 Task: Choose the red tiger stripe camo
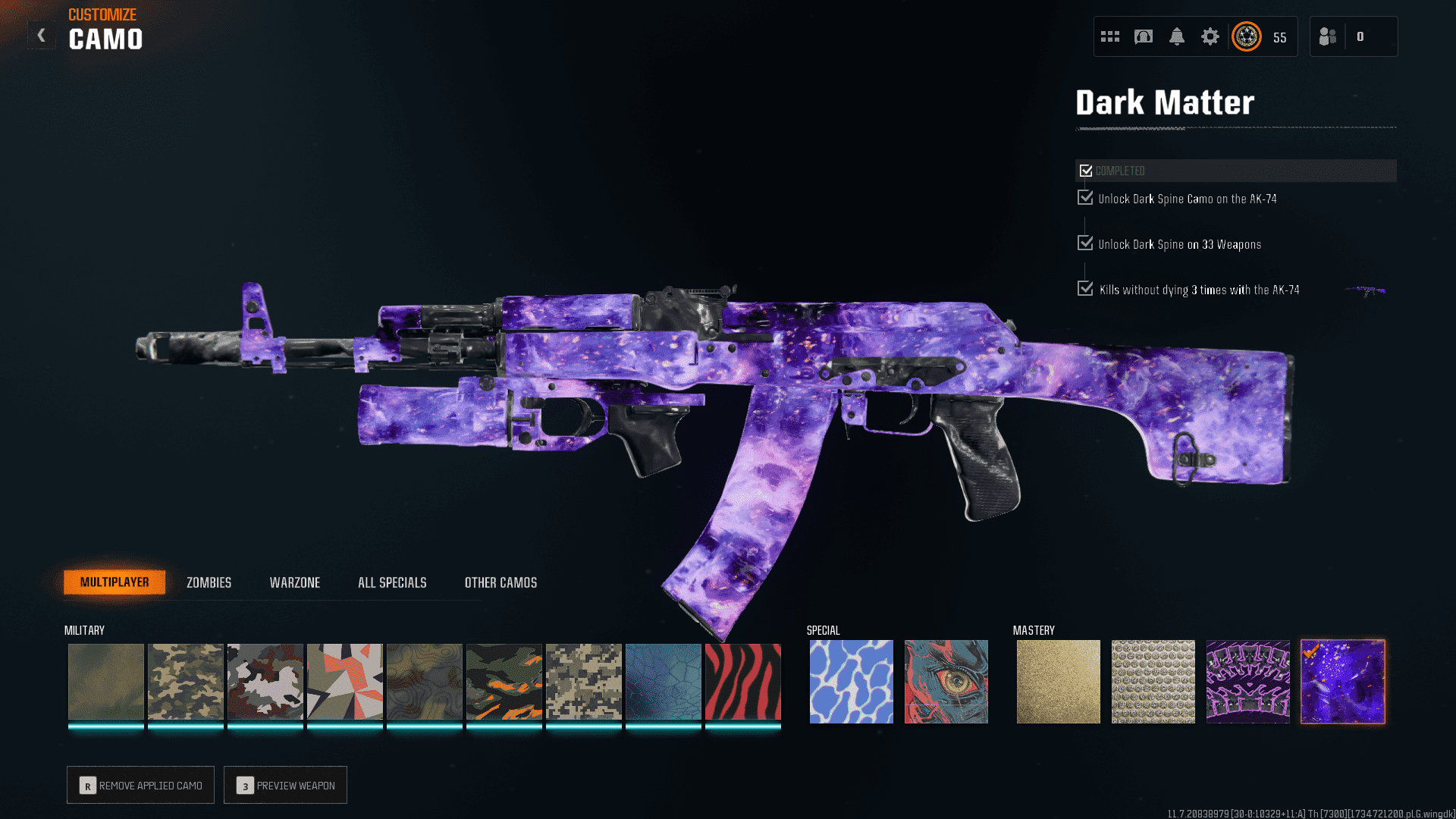742,682
